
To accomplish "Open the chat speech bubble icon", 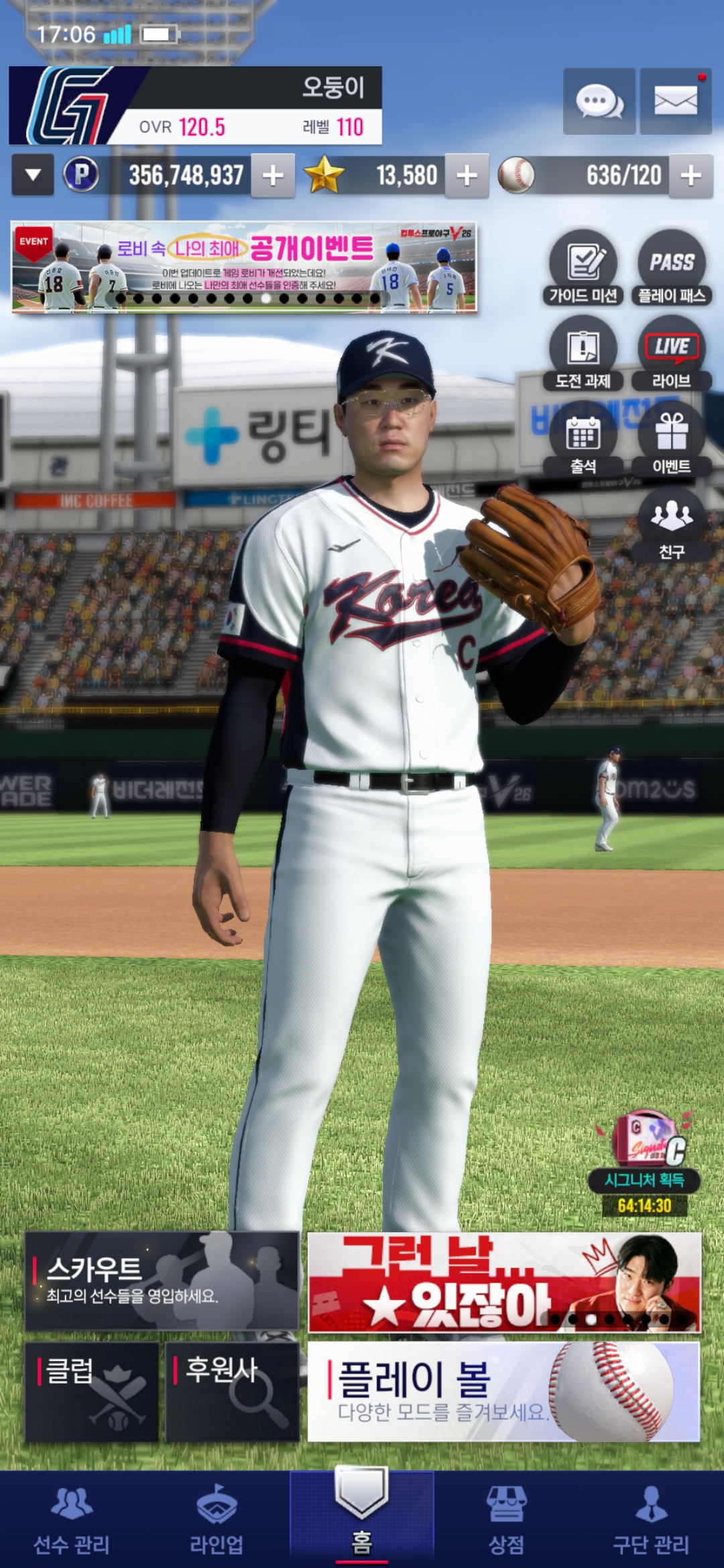I will [599, 102].
